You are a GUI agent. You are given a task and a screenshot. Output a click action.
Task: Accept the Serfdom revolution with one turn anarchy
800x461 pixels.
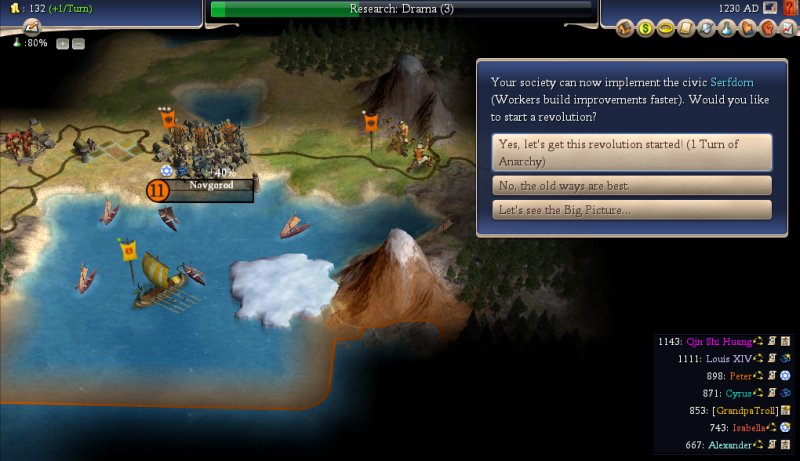point(632,152)
